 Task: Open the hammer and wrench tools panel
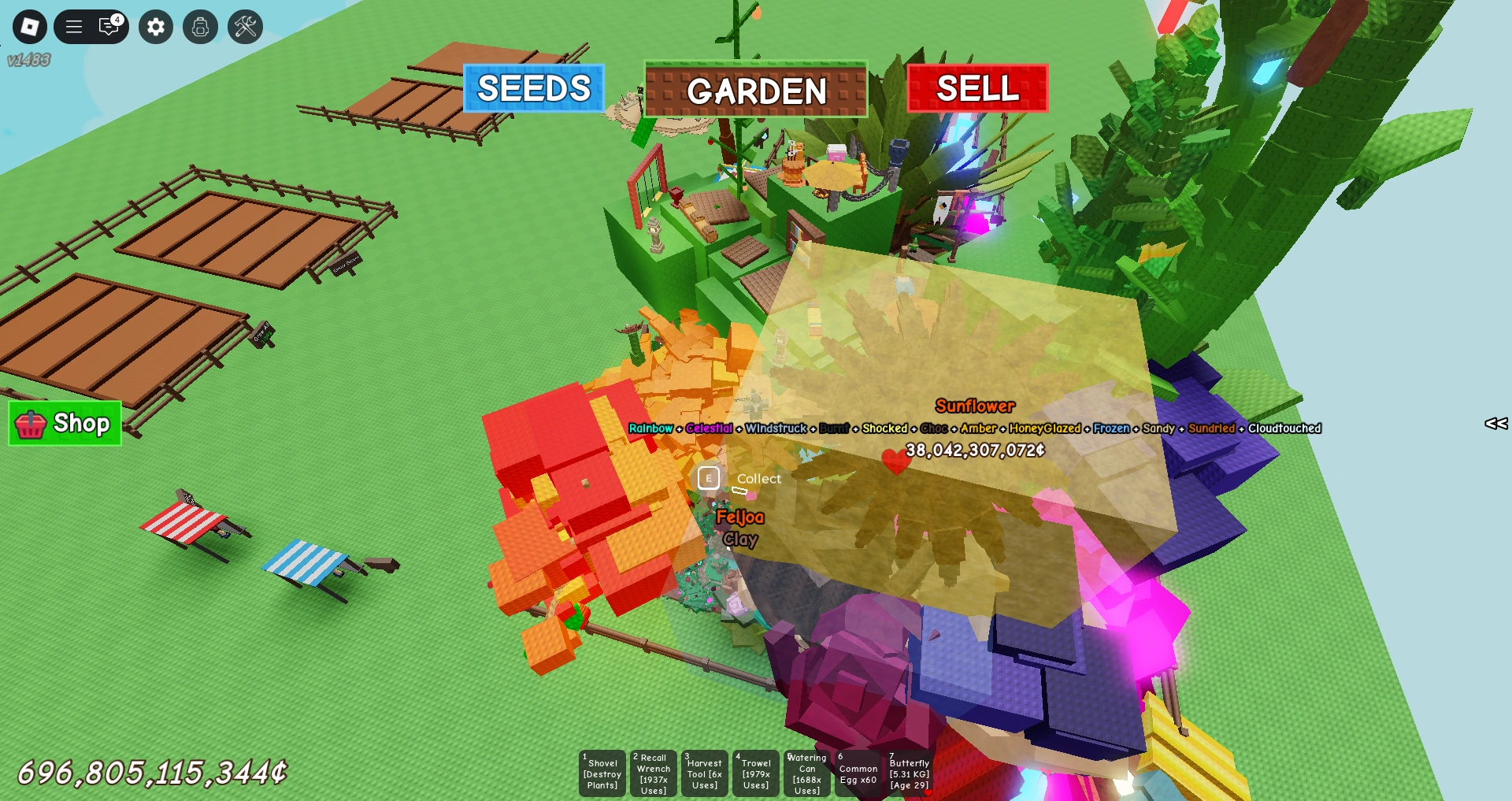(245, 26)
